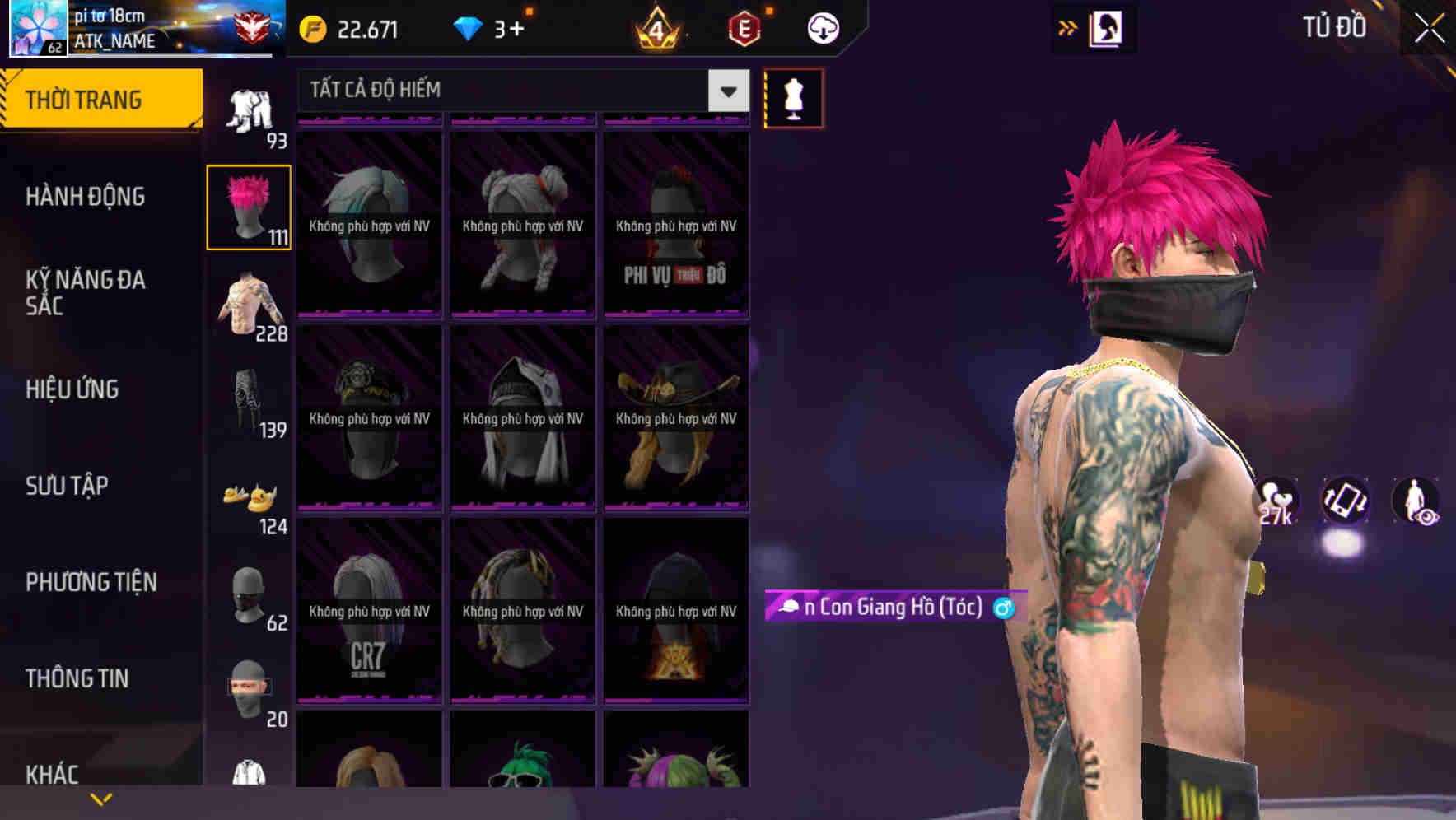
Task: Click the cloud download icon in top bar
Action: [x=821, y=27]
